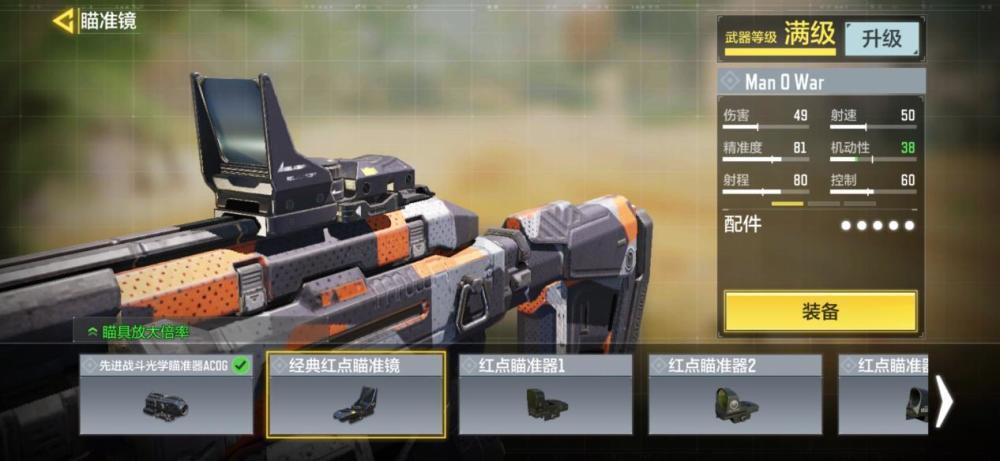Show more sights with the right arrow
The width and height of the screenshot is (1000, 461).
click(x=943, y=401)
